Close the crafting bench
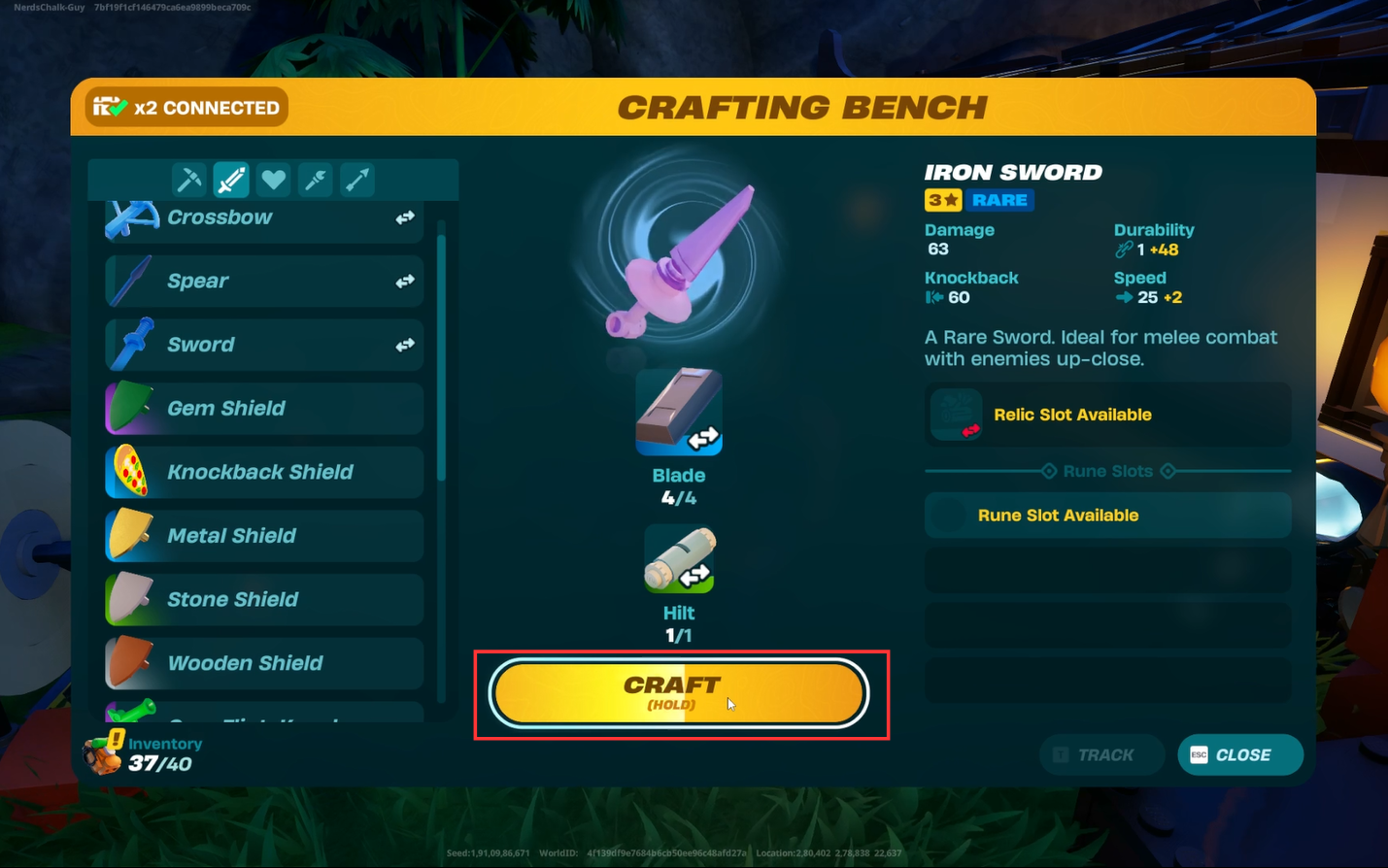Image resolution: width=1388 pixels, height=868 pixels. tap(1239, 754)
